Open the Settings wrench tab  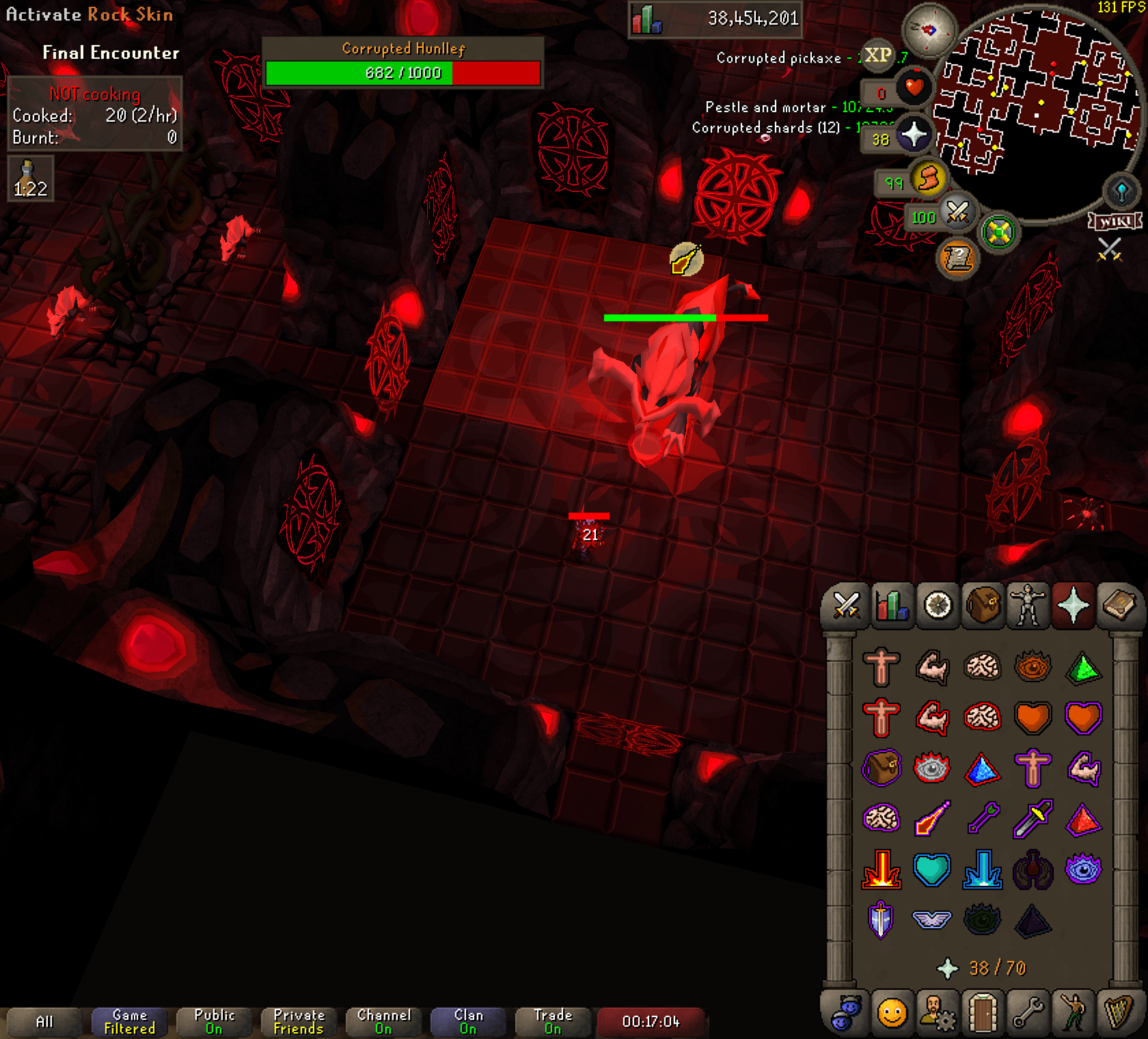(1027, 1013)
